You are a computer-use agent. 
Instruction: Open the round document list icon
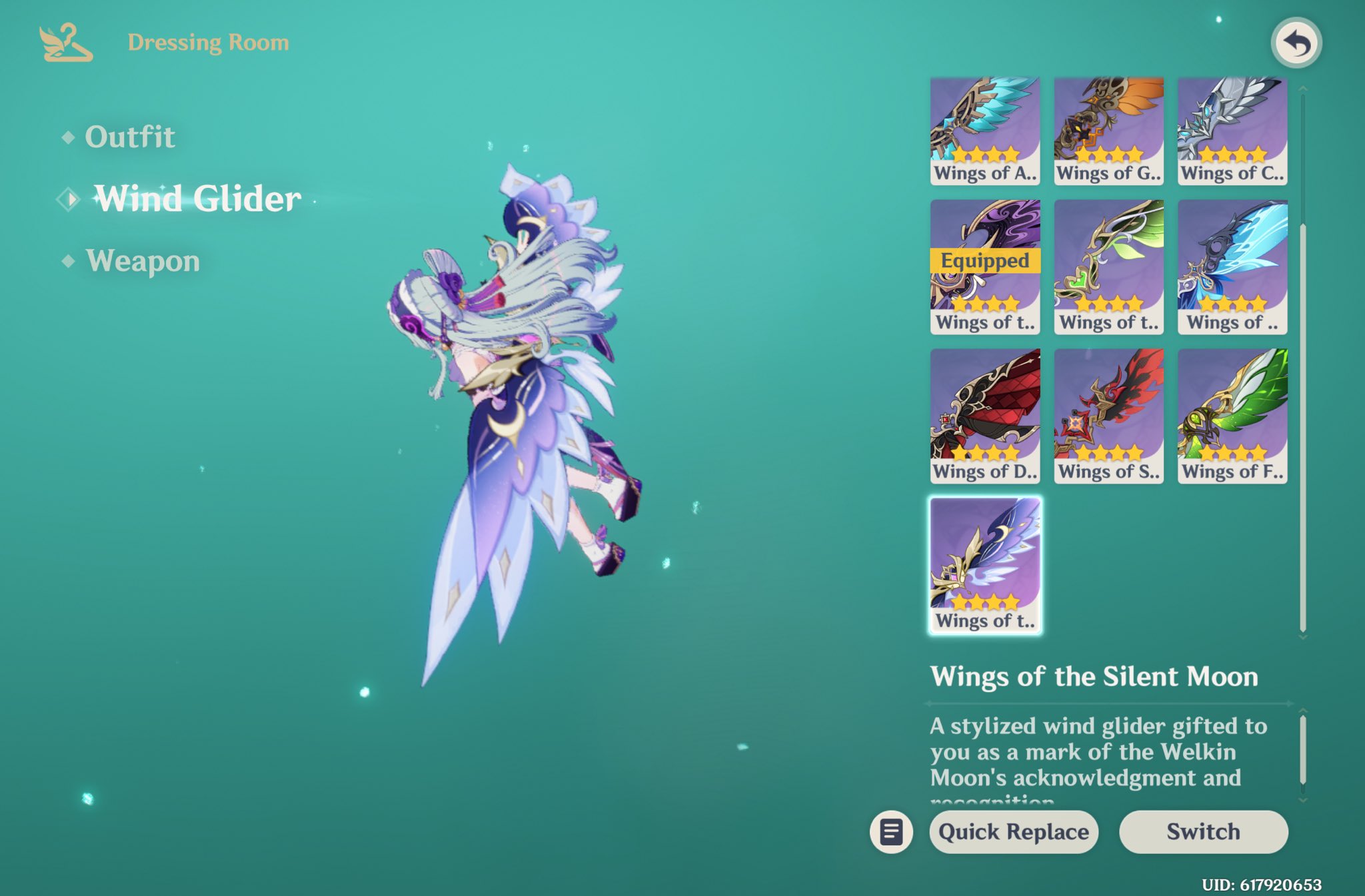click(891, 831)
